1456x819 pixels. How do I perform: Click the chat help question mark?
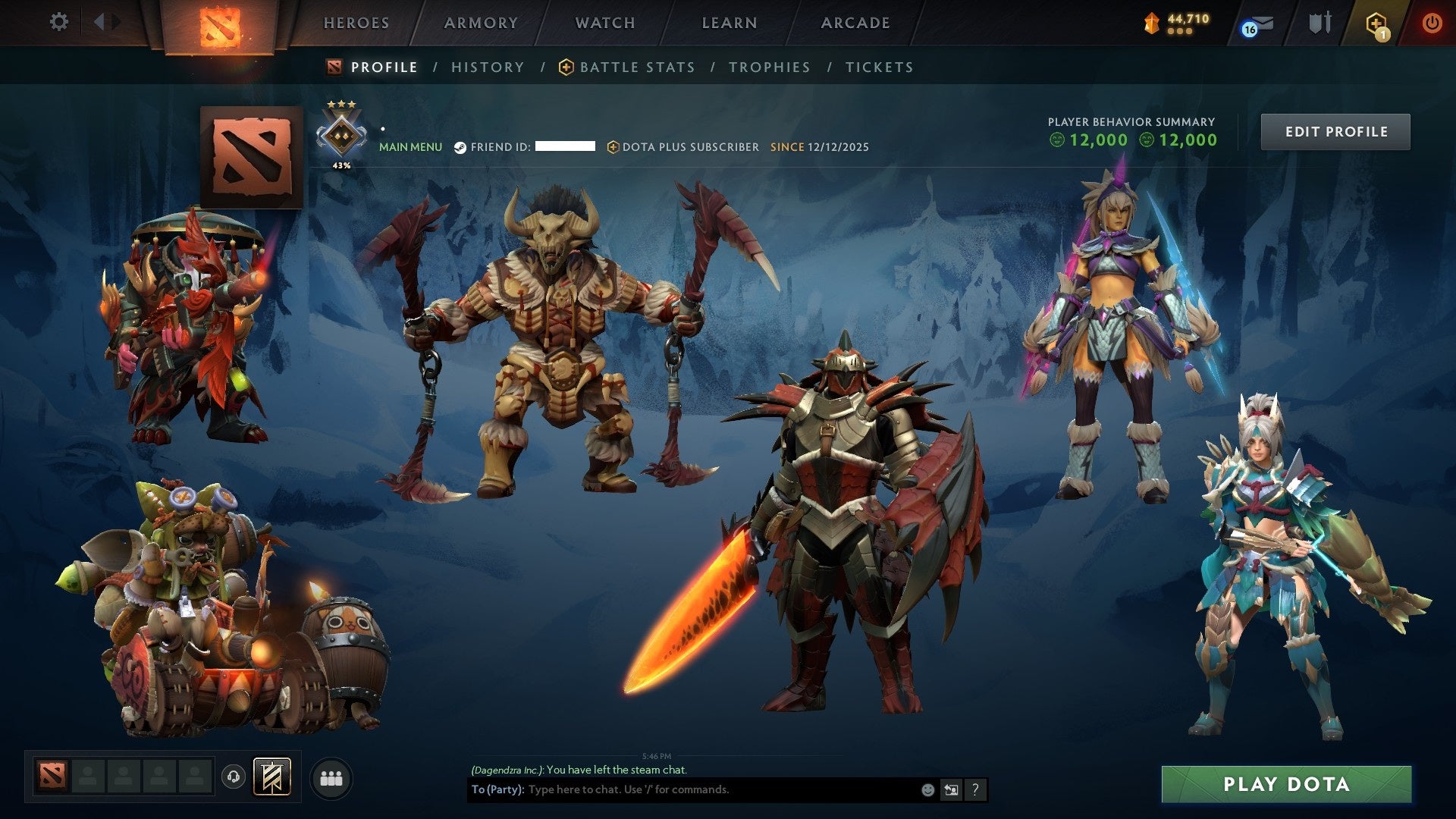click(x=975, y=790)
